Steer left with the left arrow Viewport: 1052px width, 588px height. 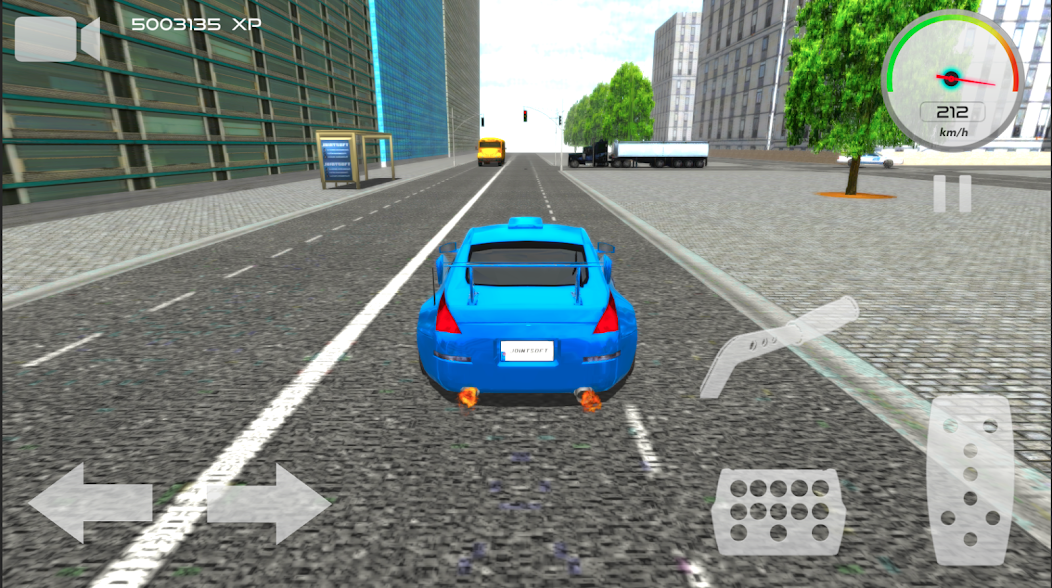coord(90,502)
